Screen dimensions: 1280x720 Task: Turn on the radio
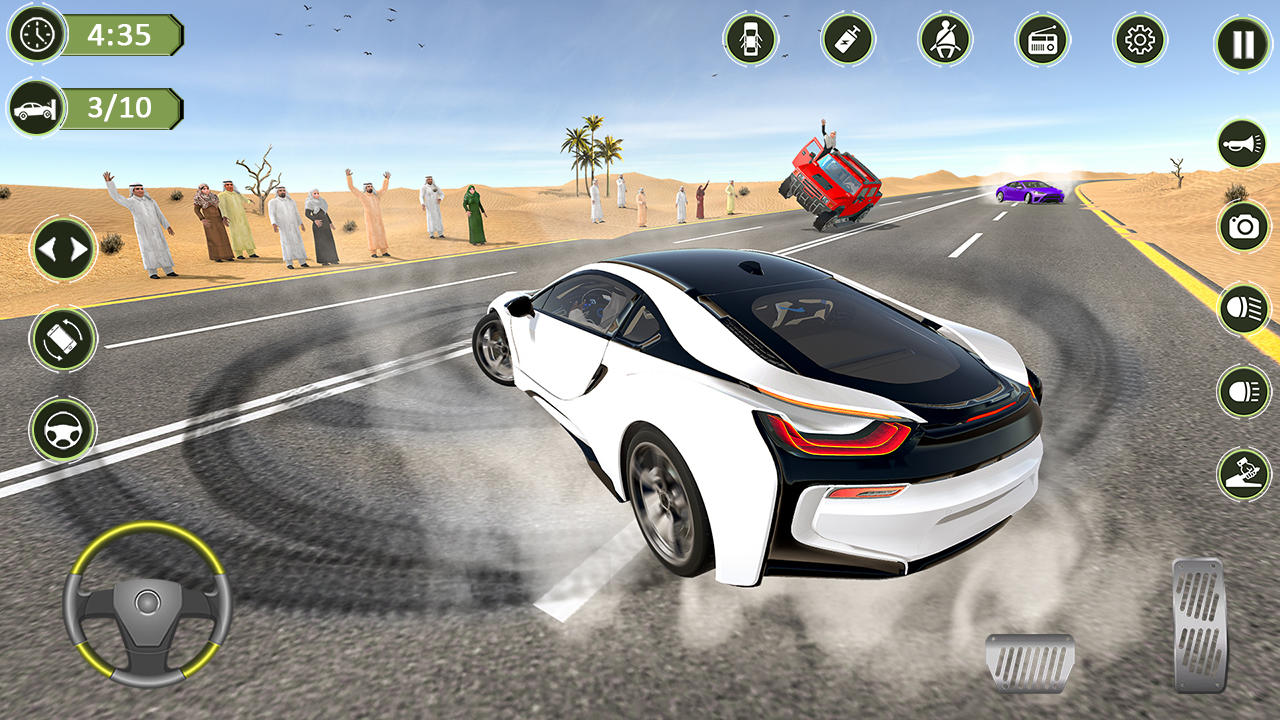coord(1042,40)
